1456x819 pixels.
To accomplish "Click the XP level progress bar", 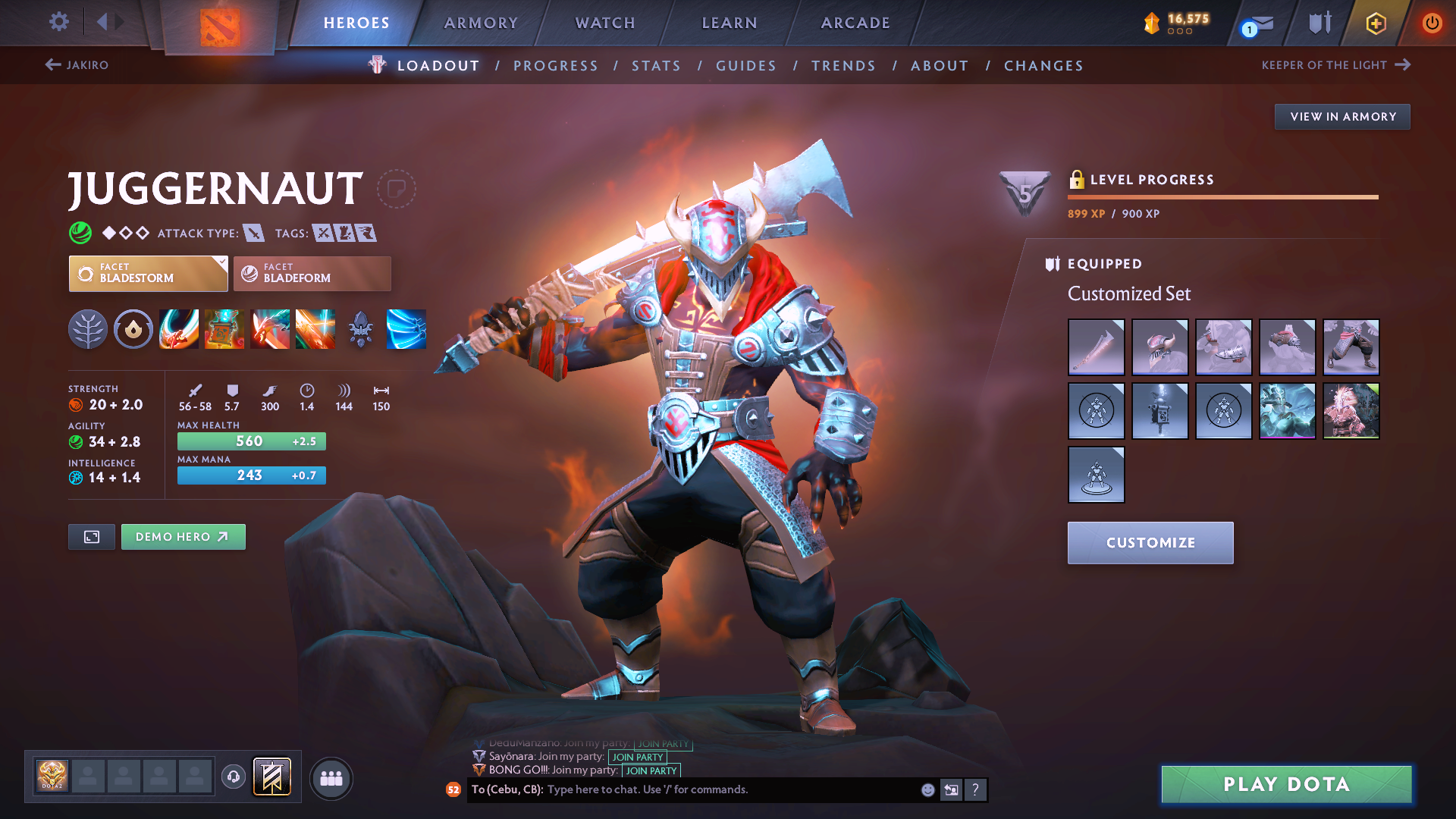I will point(1222,196).
